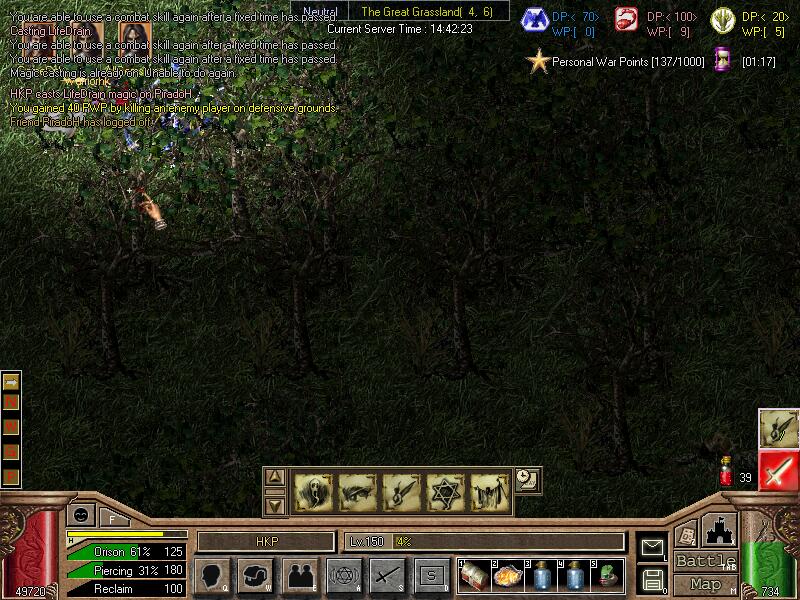Activate the eye skill icon
800x600 pixels.
tap(357, 492)
